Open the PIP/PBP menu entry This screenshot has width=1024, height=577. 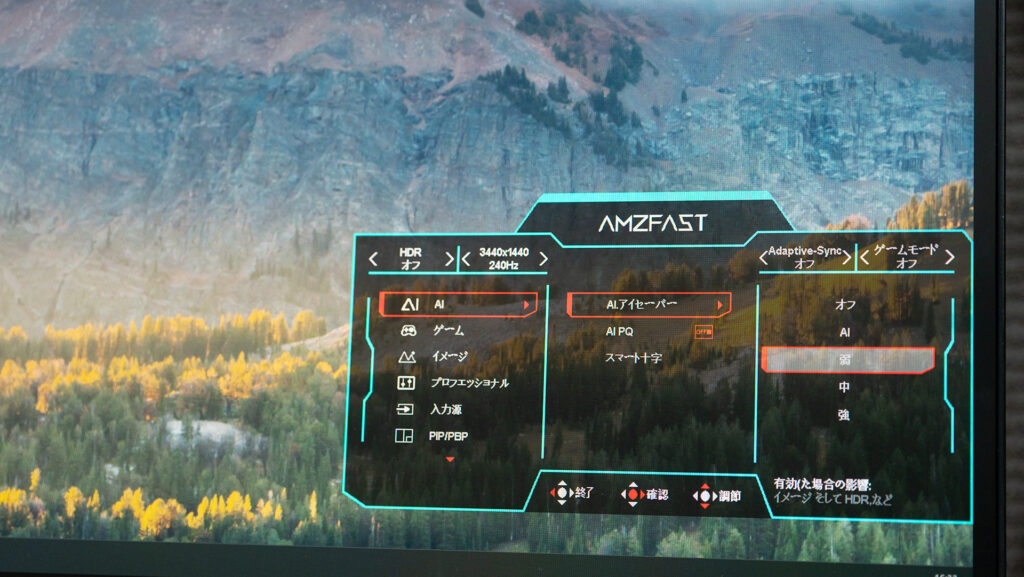448,436
